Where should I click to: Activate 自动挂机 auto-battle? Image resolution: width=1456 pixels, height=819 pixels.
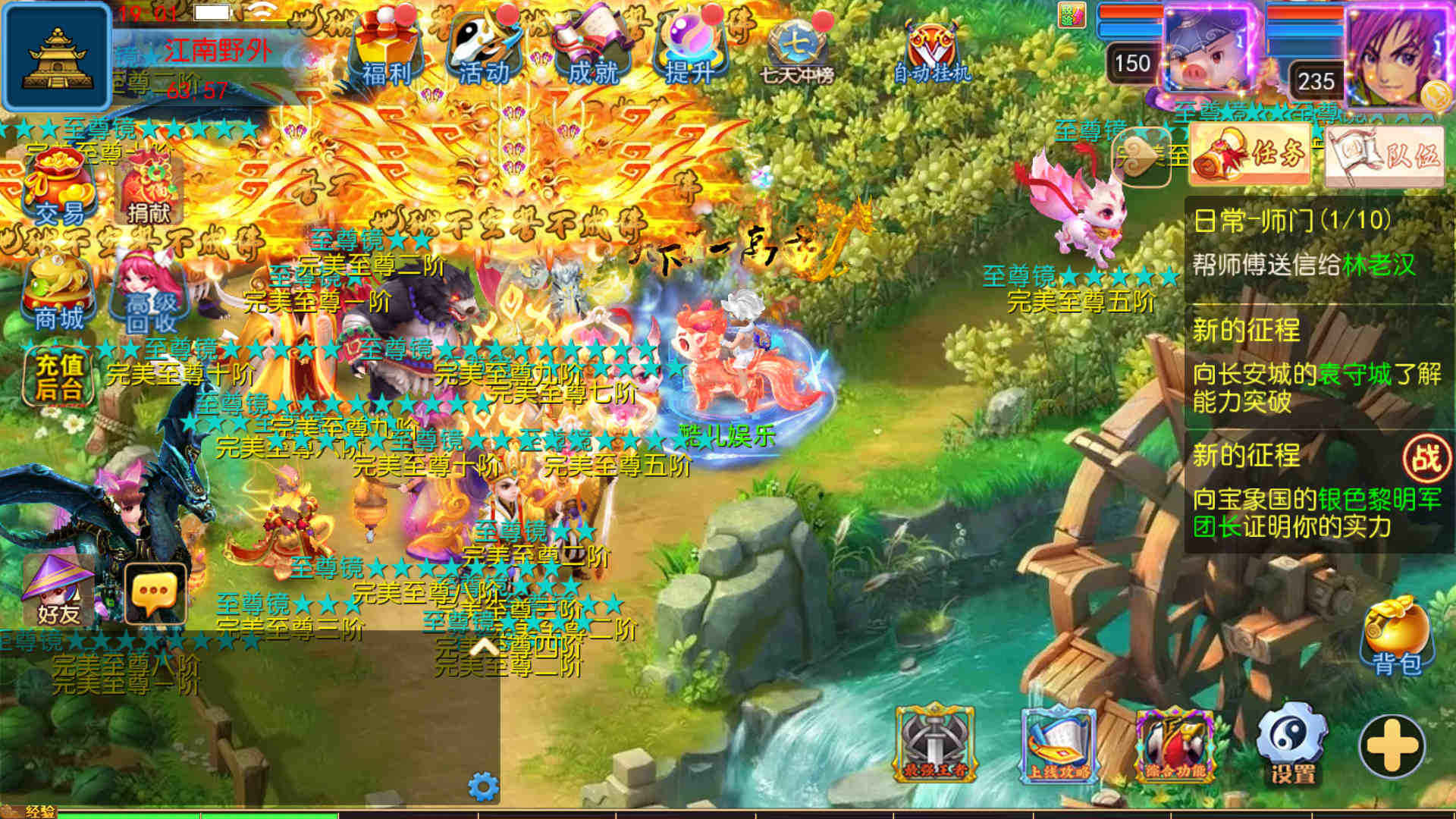pyautogui.click(x=932, y=52)
